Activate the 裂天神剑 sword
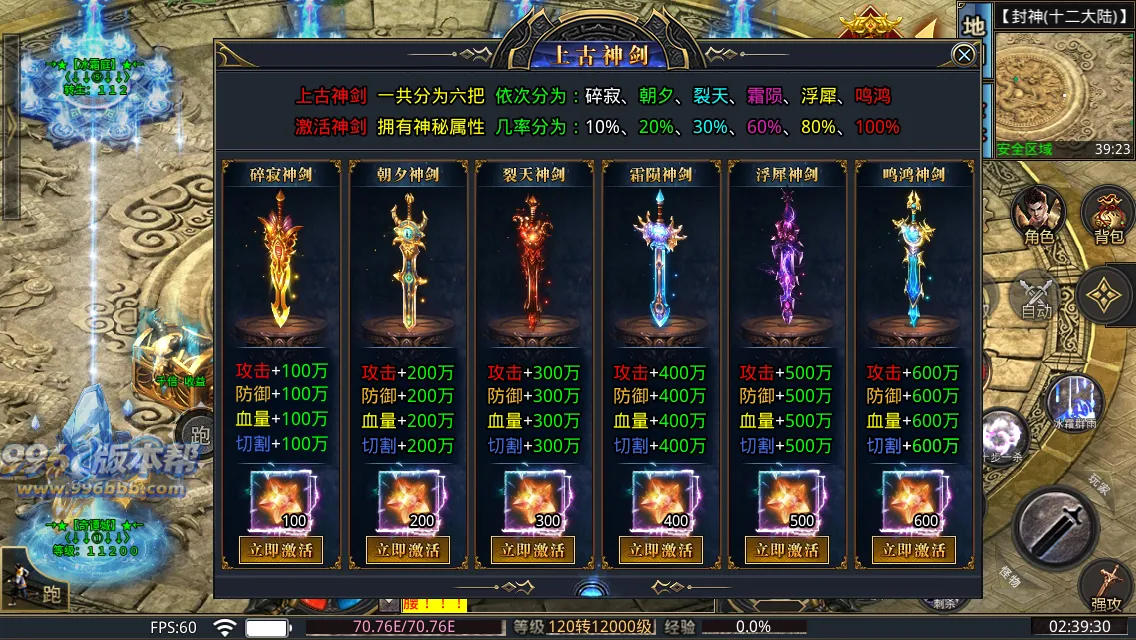Image resolution: width=1136 pixels, height=640 pixels. point(533,550)
